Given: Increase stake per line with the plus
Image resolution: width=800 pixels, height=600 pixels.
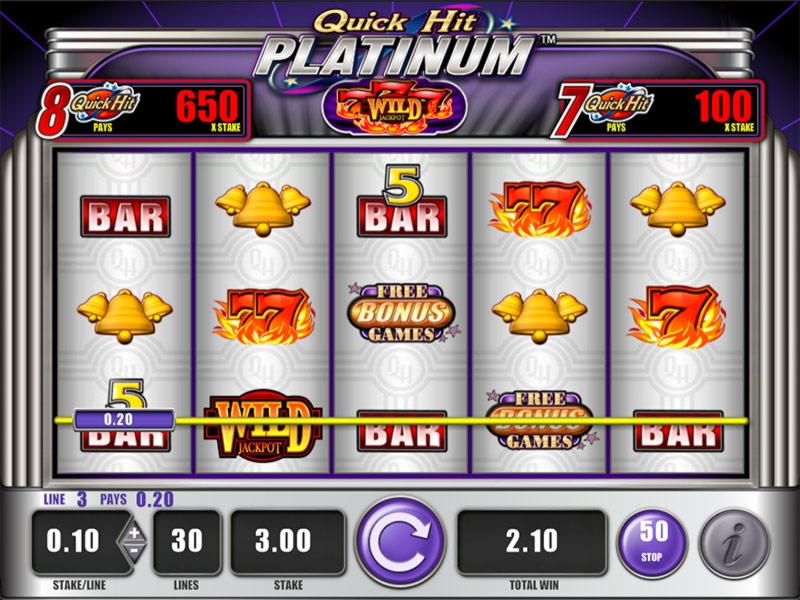Looking at the screenshot, I should [x=134, y=532].
